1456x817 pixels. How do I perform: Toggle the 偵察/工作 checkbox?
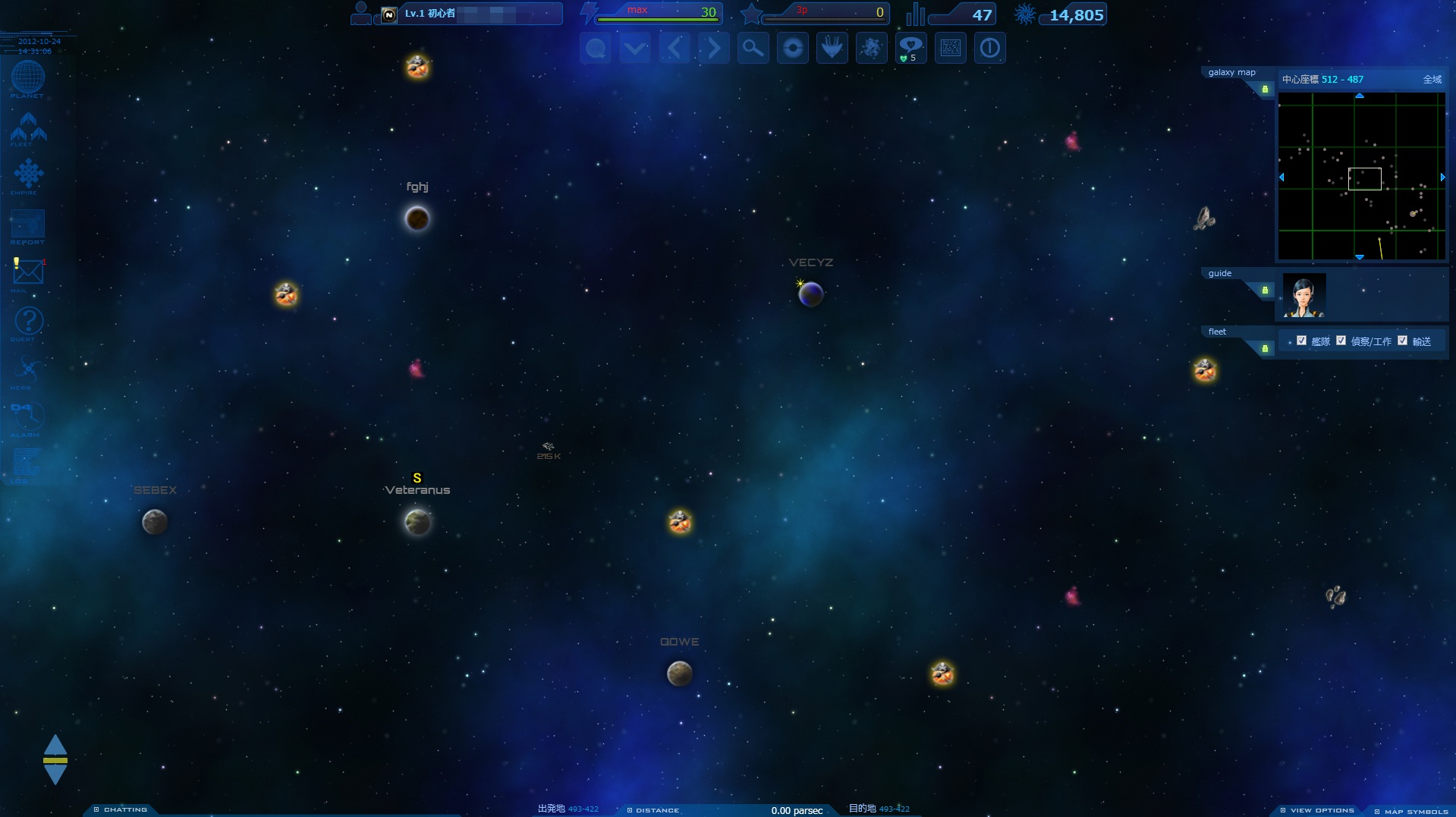(1341, 341)
